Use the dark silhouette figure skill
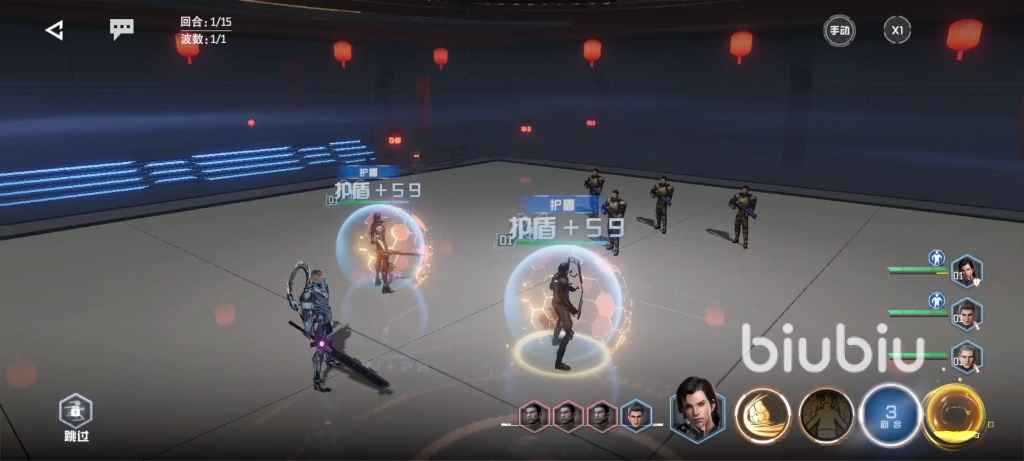 tap(827, 414)
